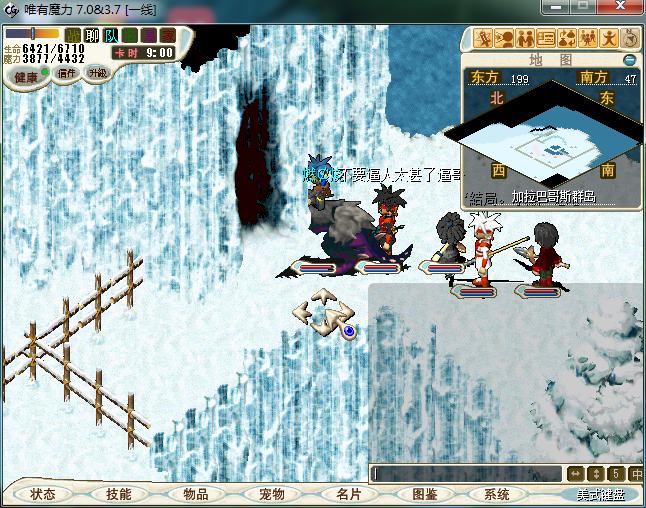Image resolution: width=646 pixels, height=508 pixels.
Task: Toggle the 聊 chat mode indicator
Action: [93, 36]
